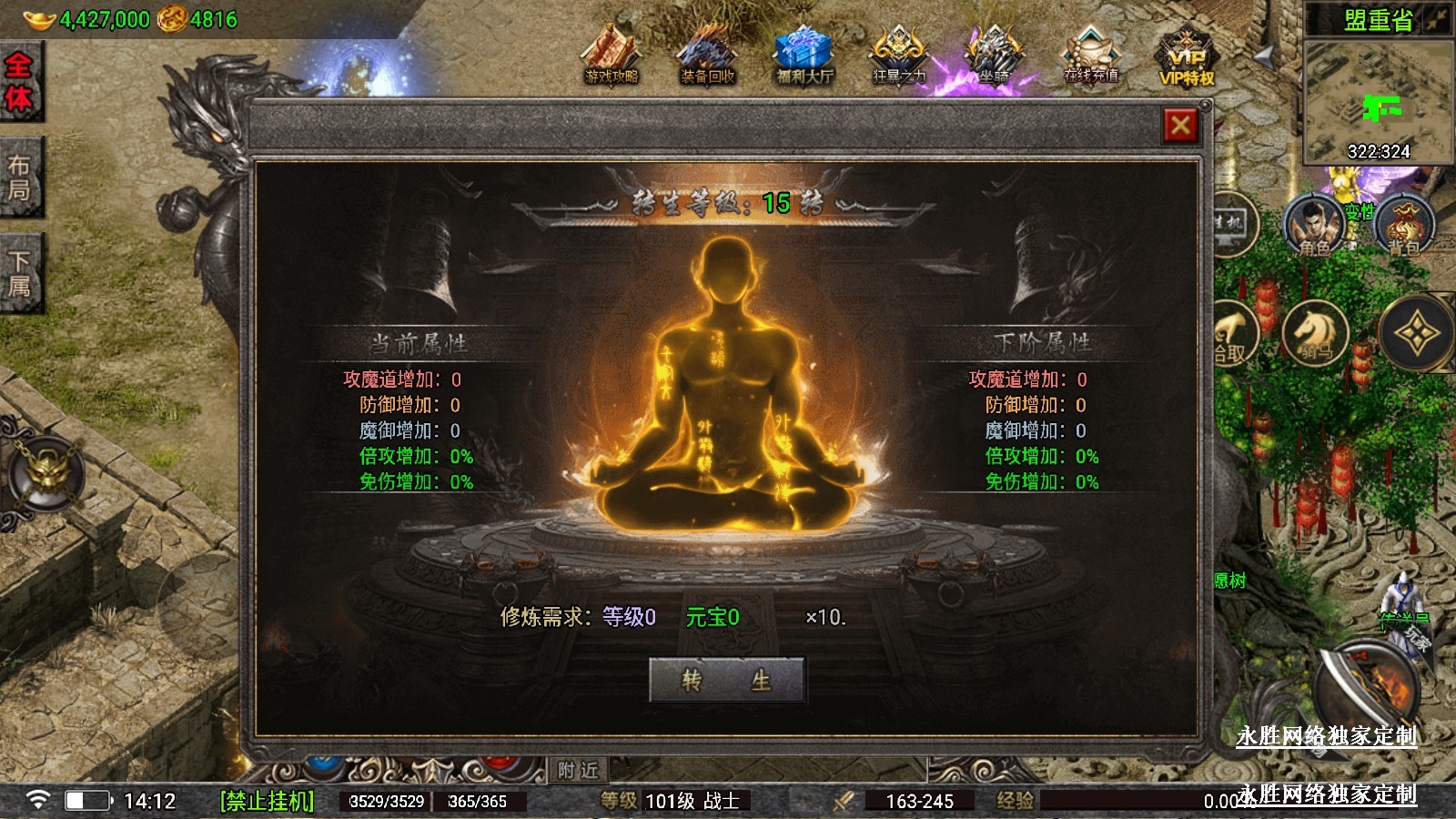The image size is (1456, 819).
Task: Activate the four-point star skill button
Action: click(1416, 334)
